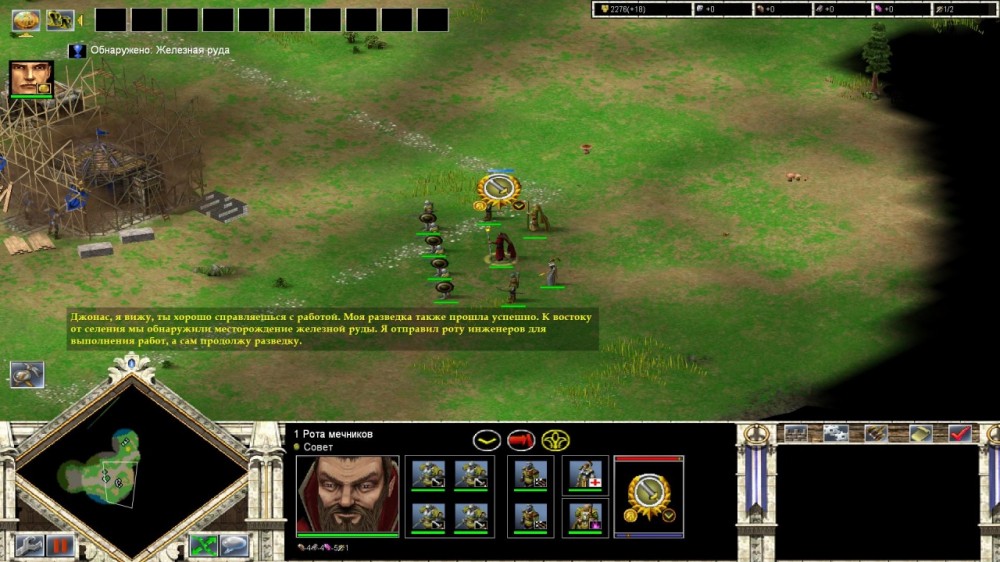Click the yellow trefoil stance button
This screenshot has height=562, width=1000.
tap(555, 440)
